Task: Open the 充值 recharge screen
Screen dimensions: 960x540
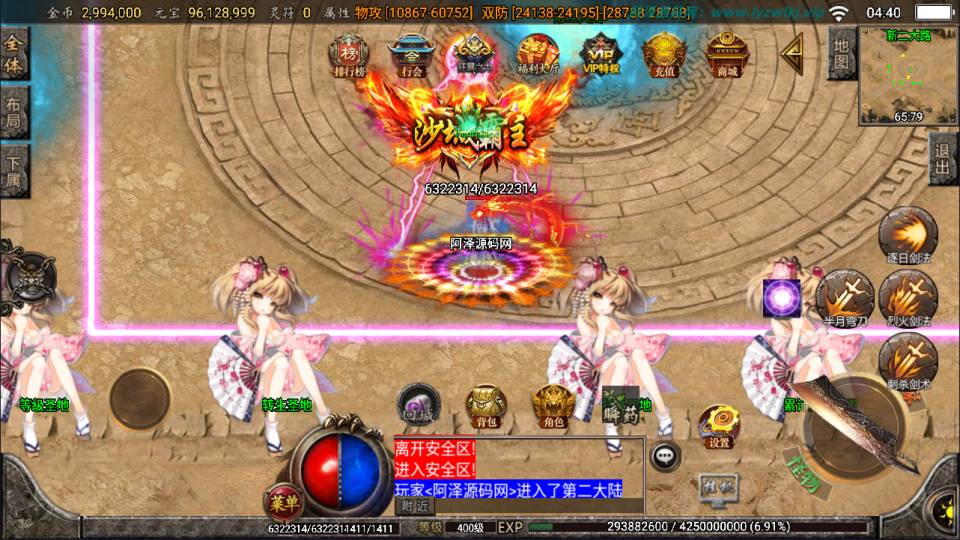Action: (663, 54)
